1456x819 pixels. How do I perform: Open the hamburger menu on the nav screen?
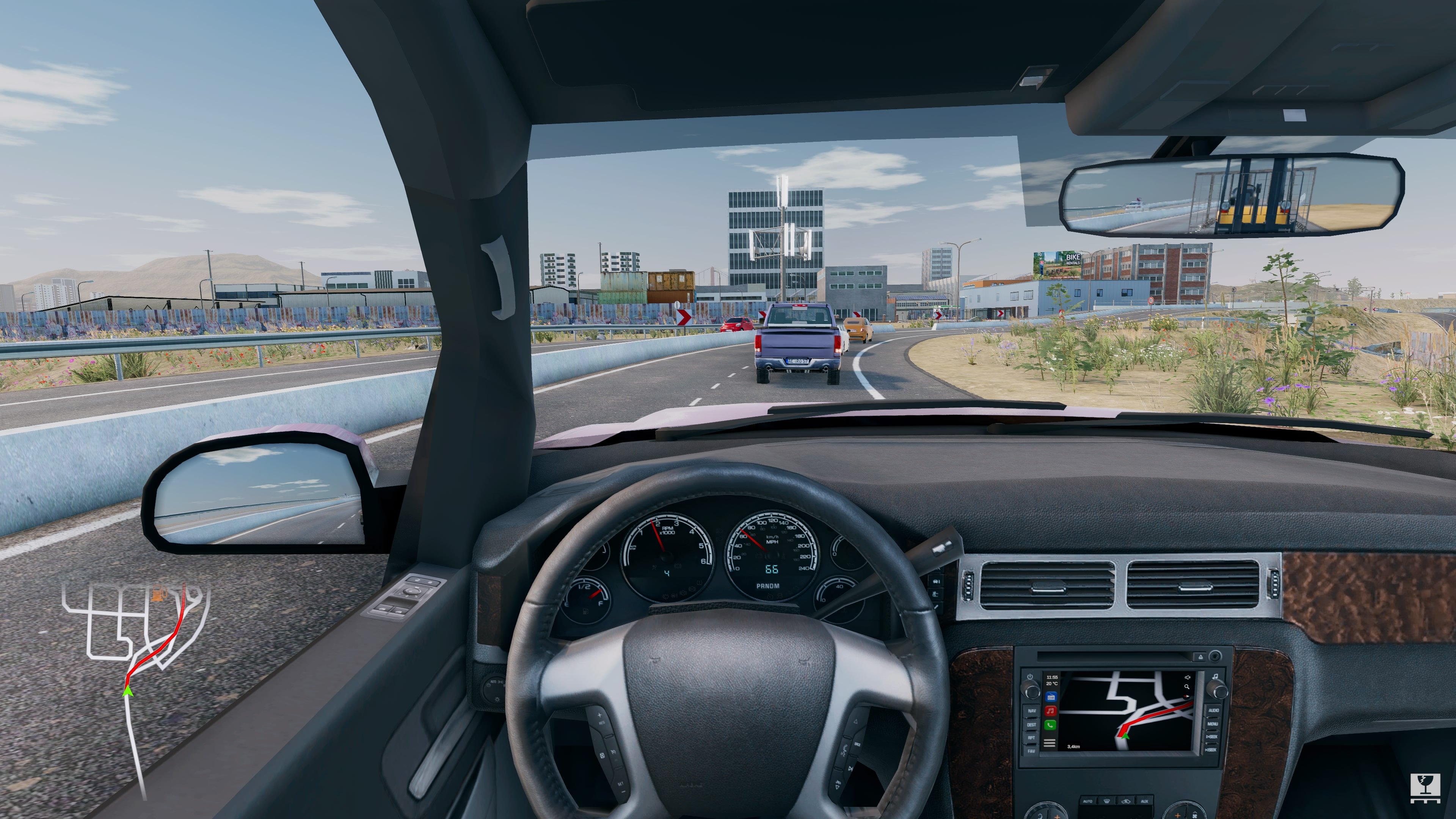(1050, 742)
